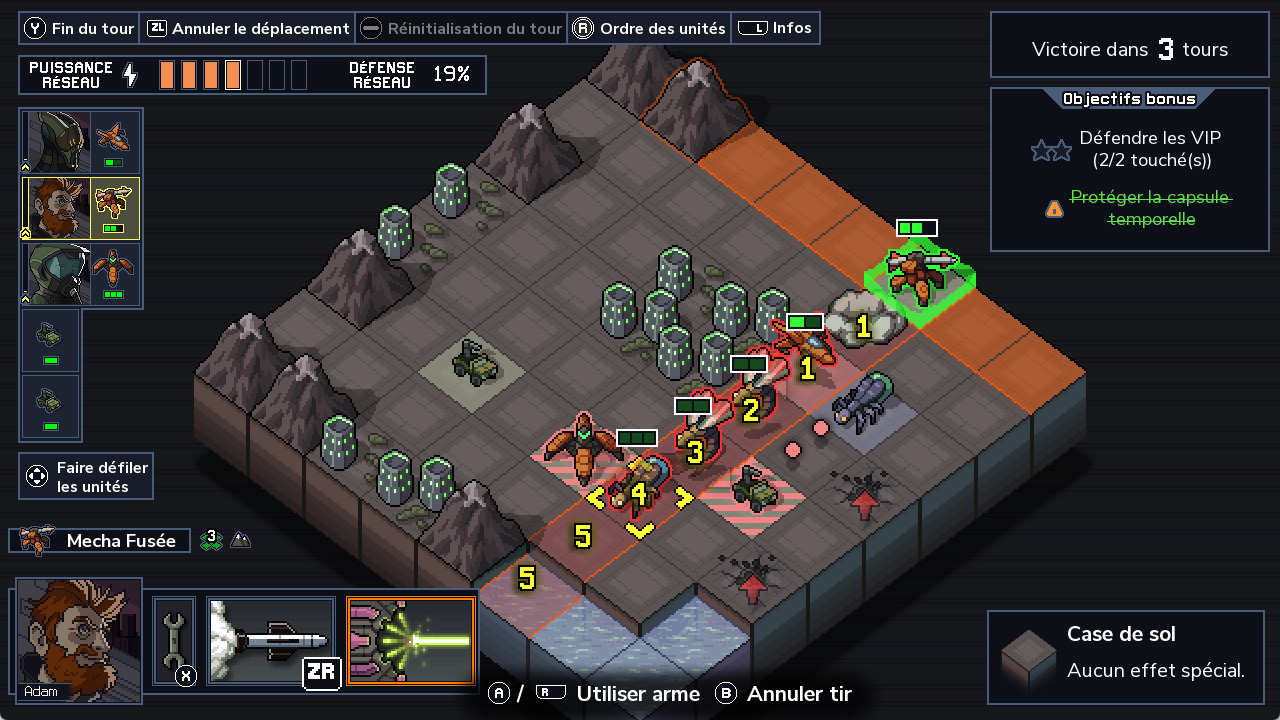The height and width of the screenshot is (720, 1280).
Task: Select the orange-highlighted laser beam weapon icon
Action: click(410, 640)
